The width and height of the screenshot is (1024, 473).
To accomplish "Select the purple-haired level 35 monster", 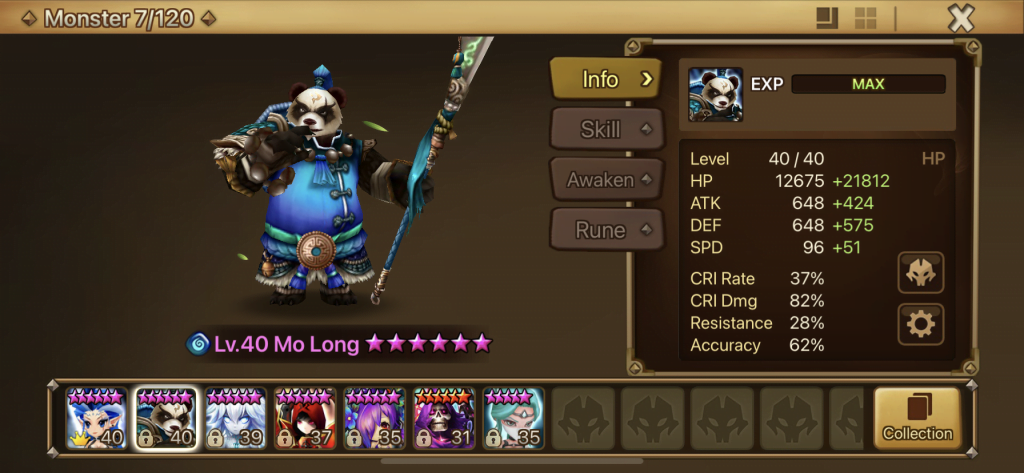I will point(375,417).
